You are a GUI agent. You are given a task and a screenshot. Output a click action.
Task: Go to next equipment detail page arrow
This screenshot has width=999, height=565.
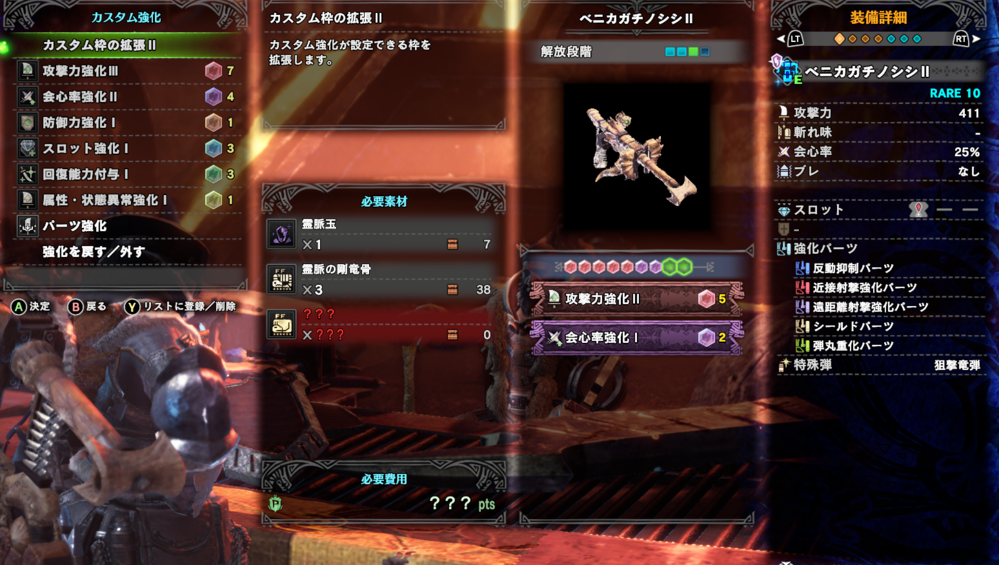point(977,39)
